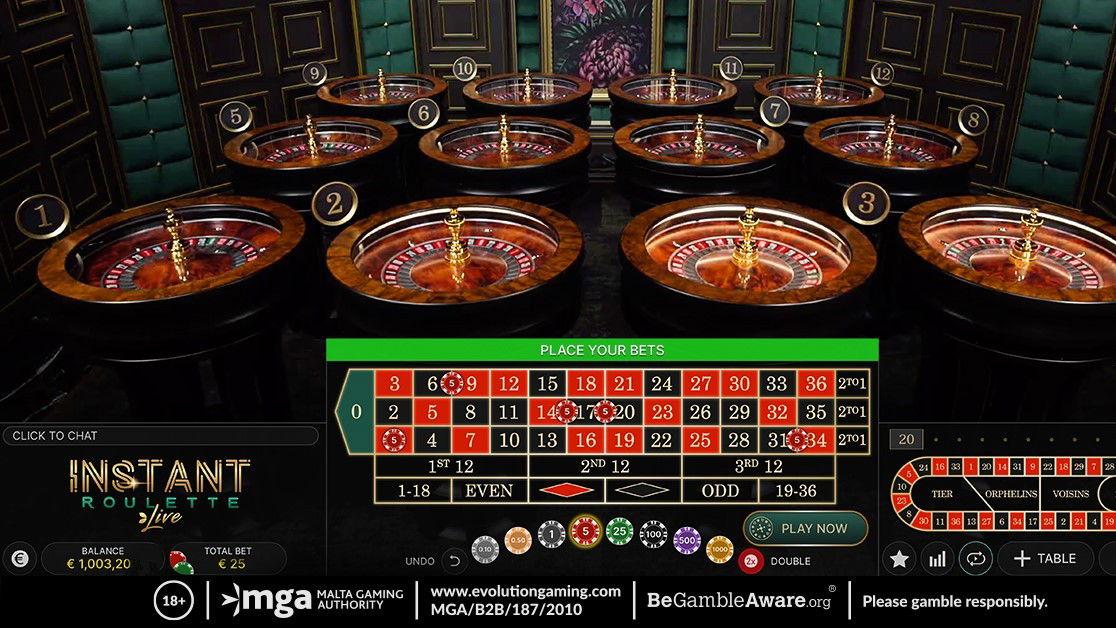Screen dimensions: 1116x628
Task: Show statistics with the bar chart icon
Action: click(x=937, y=559)
